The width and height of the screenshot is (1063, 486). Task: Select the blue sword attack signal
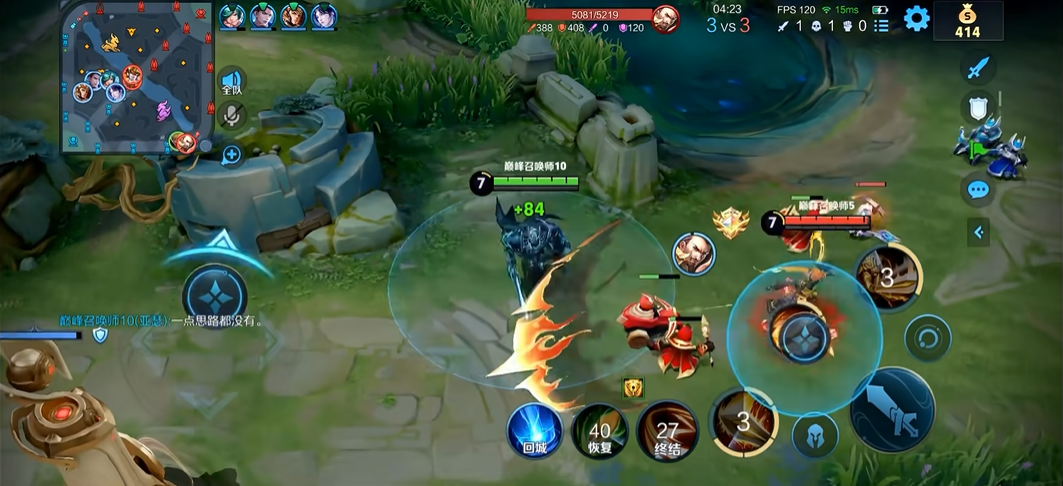[978, 68]
